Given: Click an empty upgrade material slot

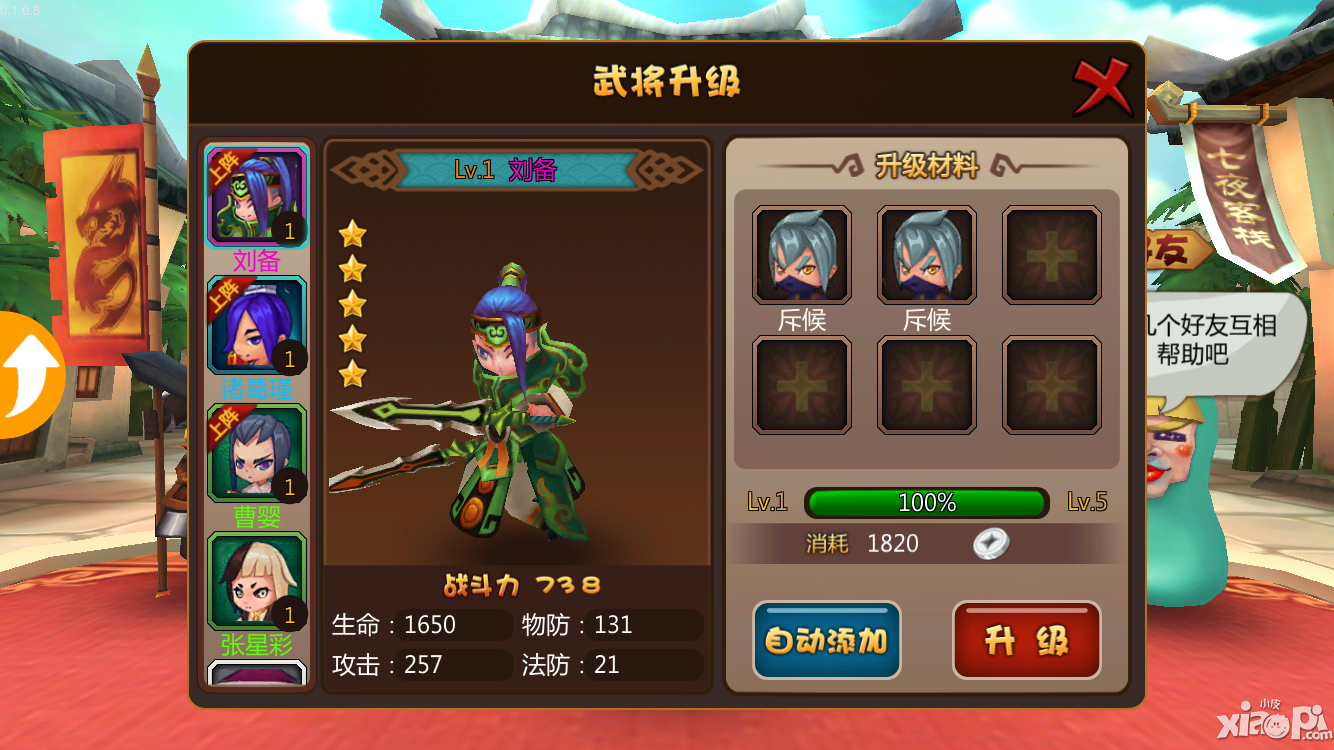Looking at the screenshot, I should [x=1051, y=253].
